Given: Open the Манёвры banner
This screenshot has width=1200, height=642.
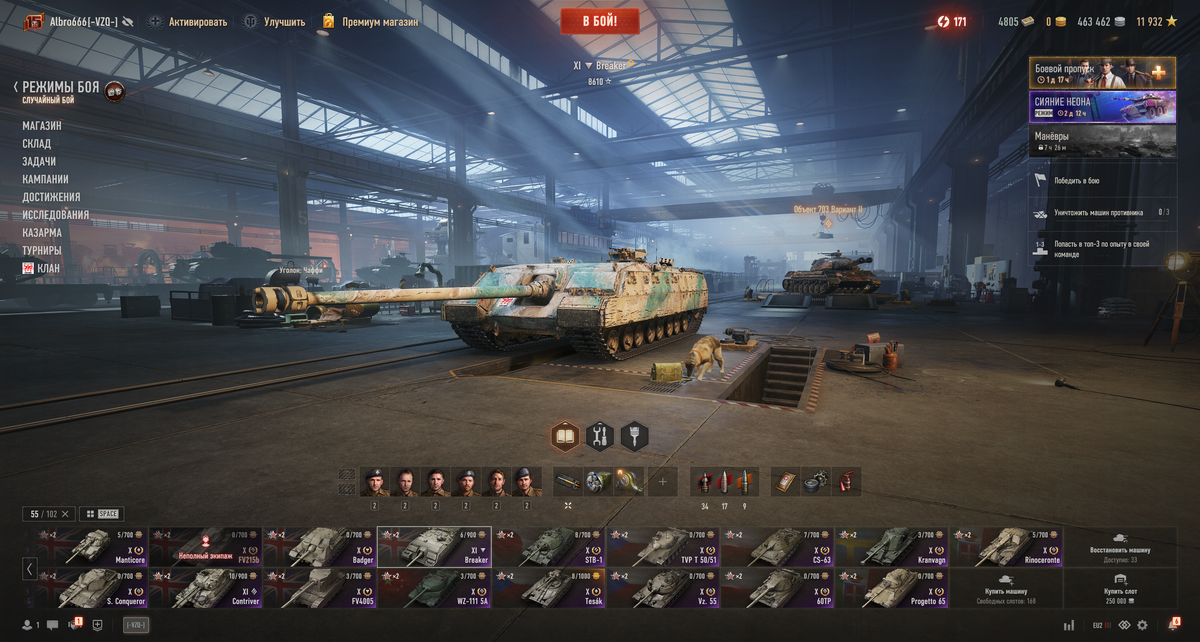Looking at the screenshot, I should tap(1102, 141).
